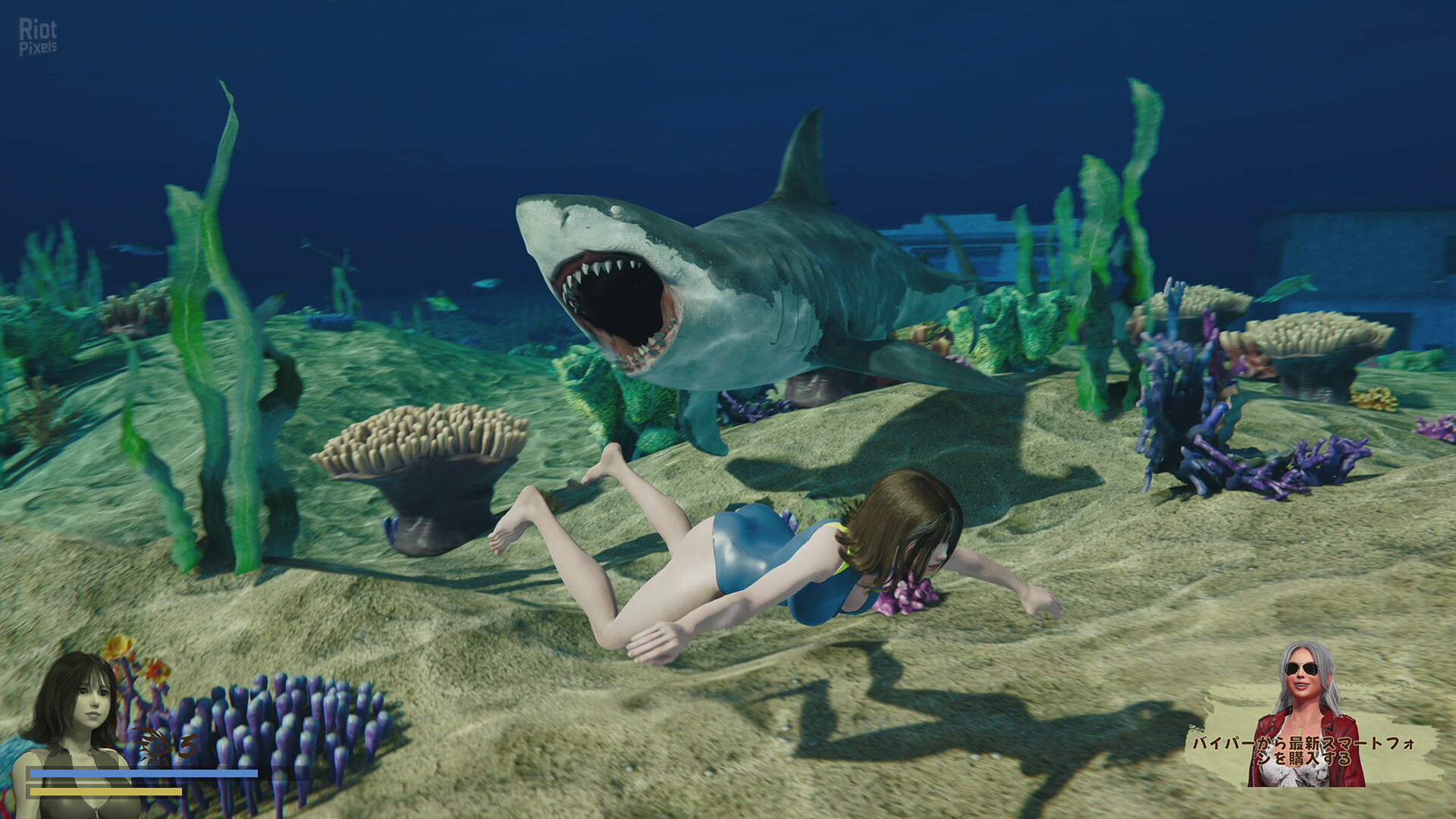Open the smartphone purchase objective tracker
This screenshot has height=819, width=1456.
(x=1303, y=751)
